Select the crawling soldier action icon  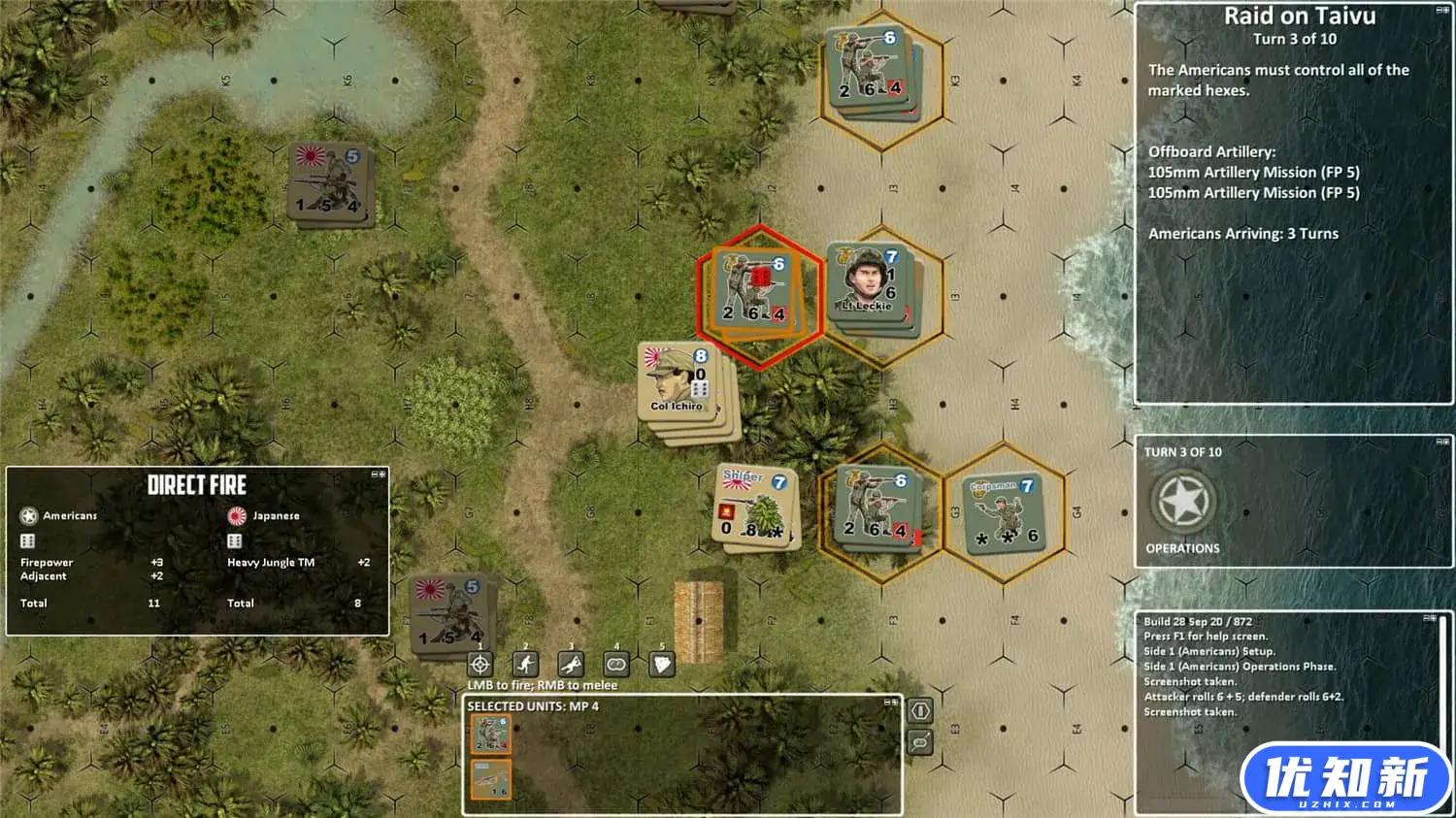point(571,665)
